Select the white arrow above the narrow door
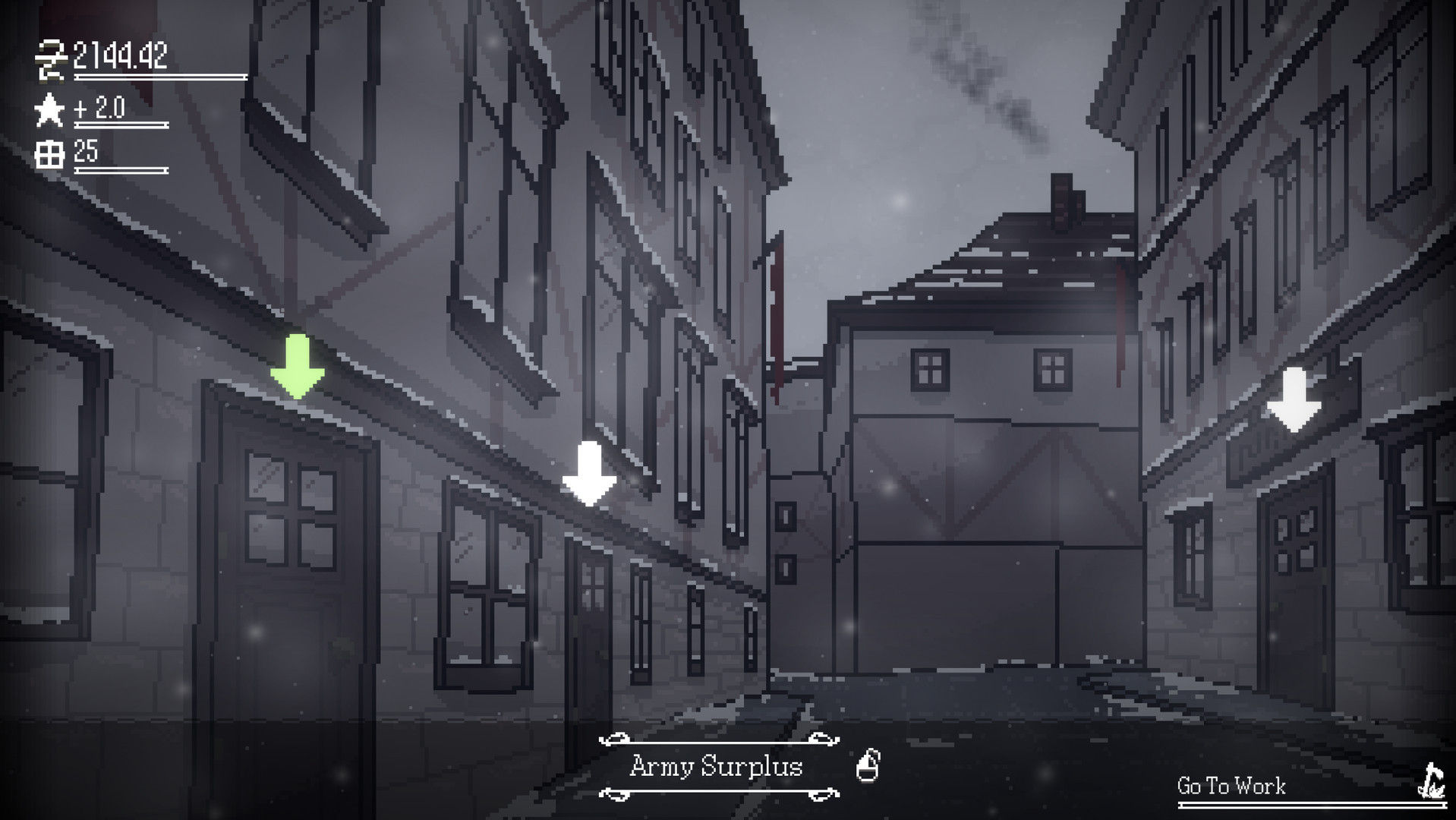The height and width of the screenshot is (820, 1456). click(x=589, y=474)
